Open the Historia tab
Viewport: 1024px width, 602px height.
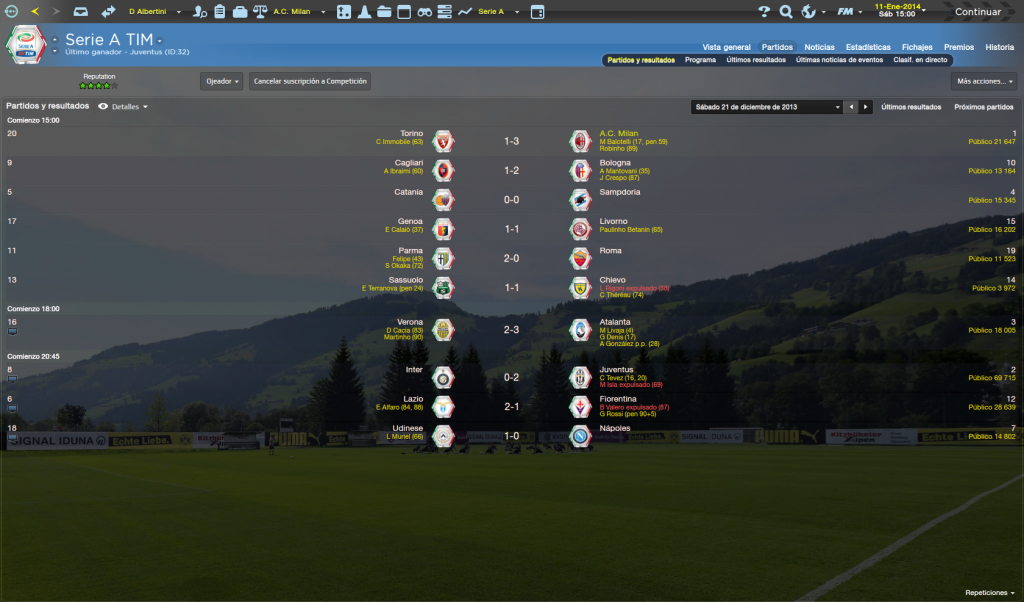point(999,47)
